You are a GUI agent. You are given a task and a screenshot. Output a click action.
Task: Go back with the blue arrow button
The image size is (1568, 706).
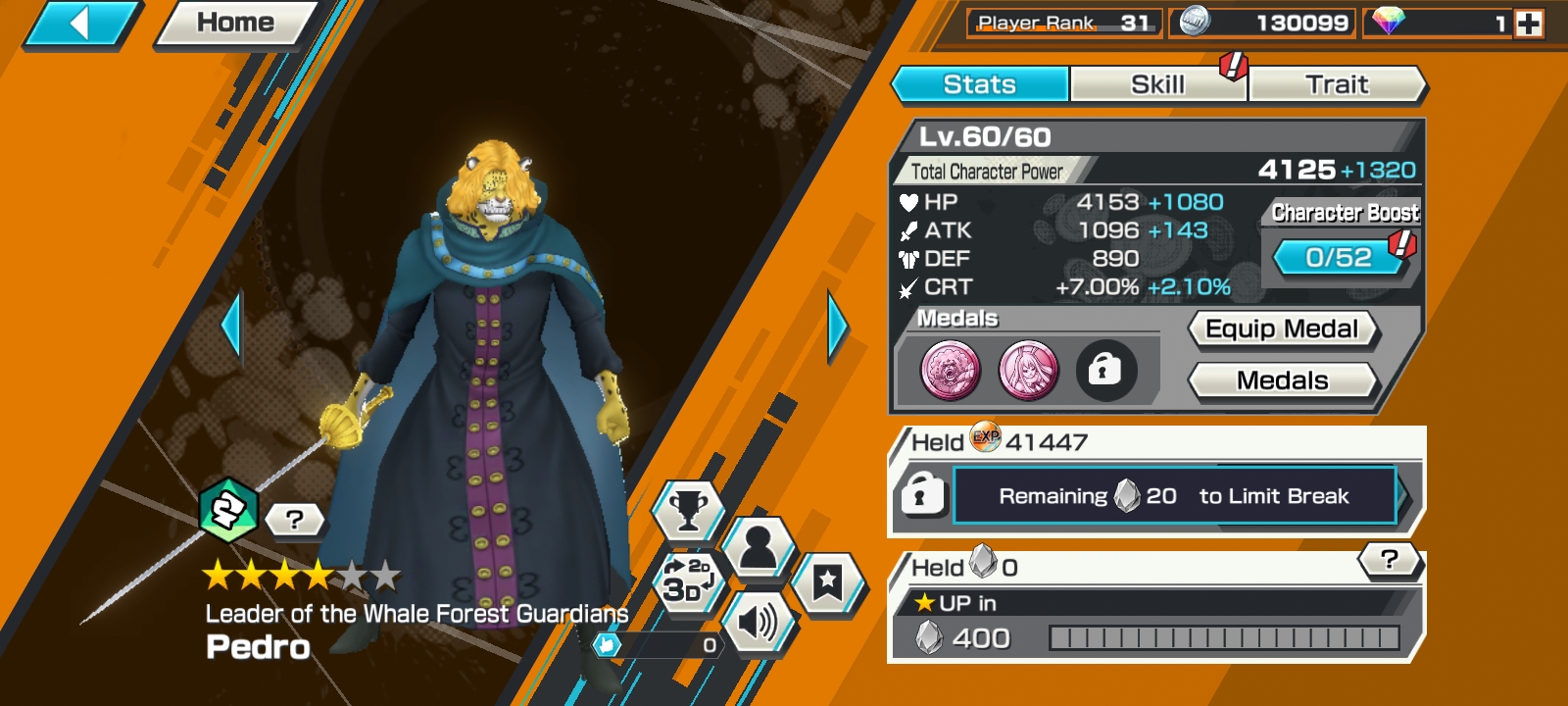pyautogui.click(x=80, y=24)
